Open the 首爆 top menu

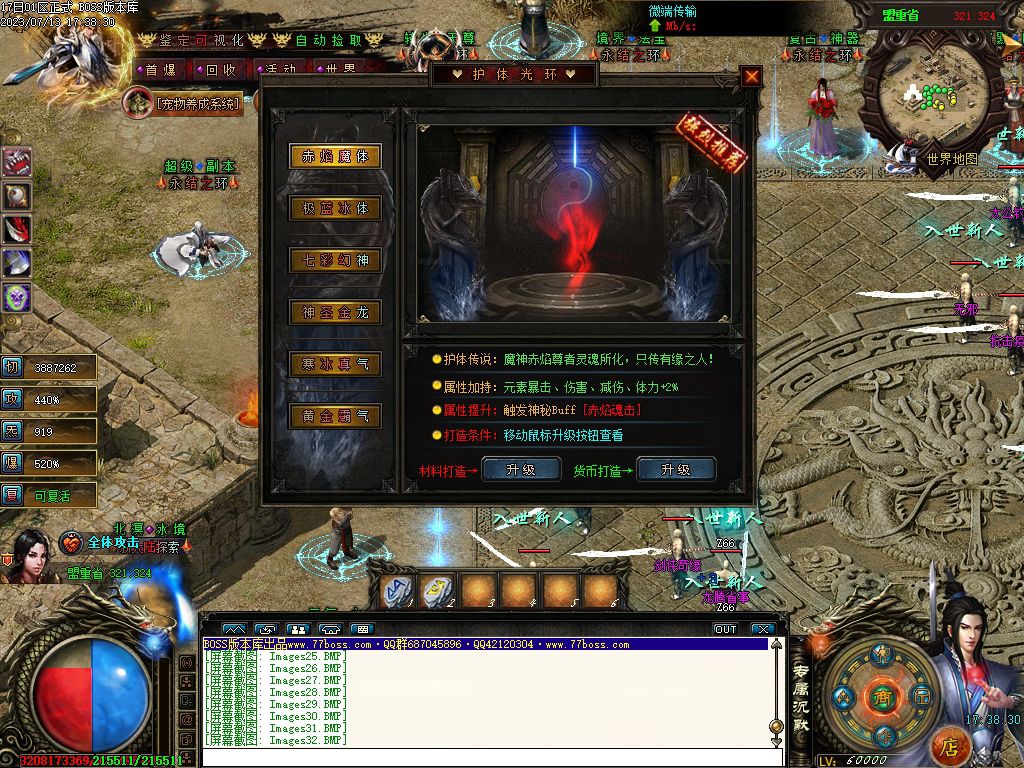[160, 70]
